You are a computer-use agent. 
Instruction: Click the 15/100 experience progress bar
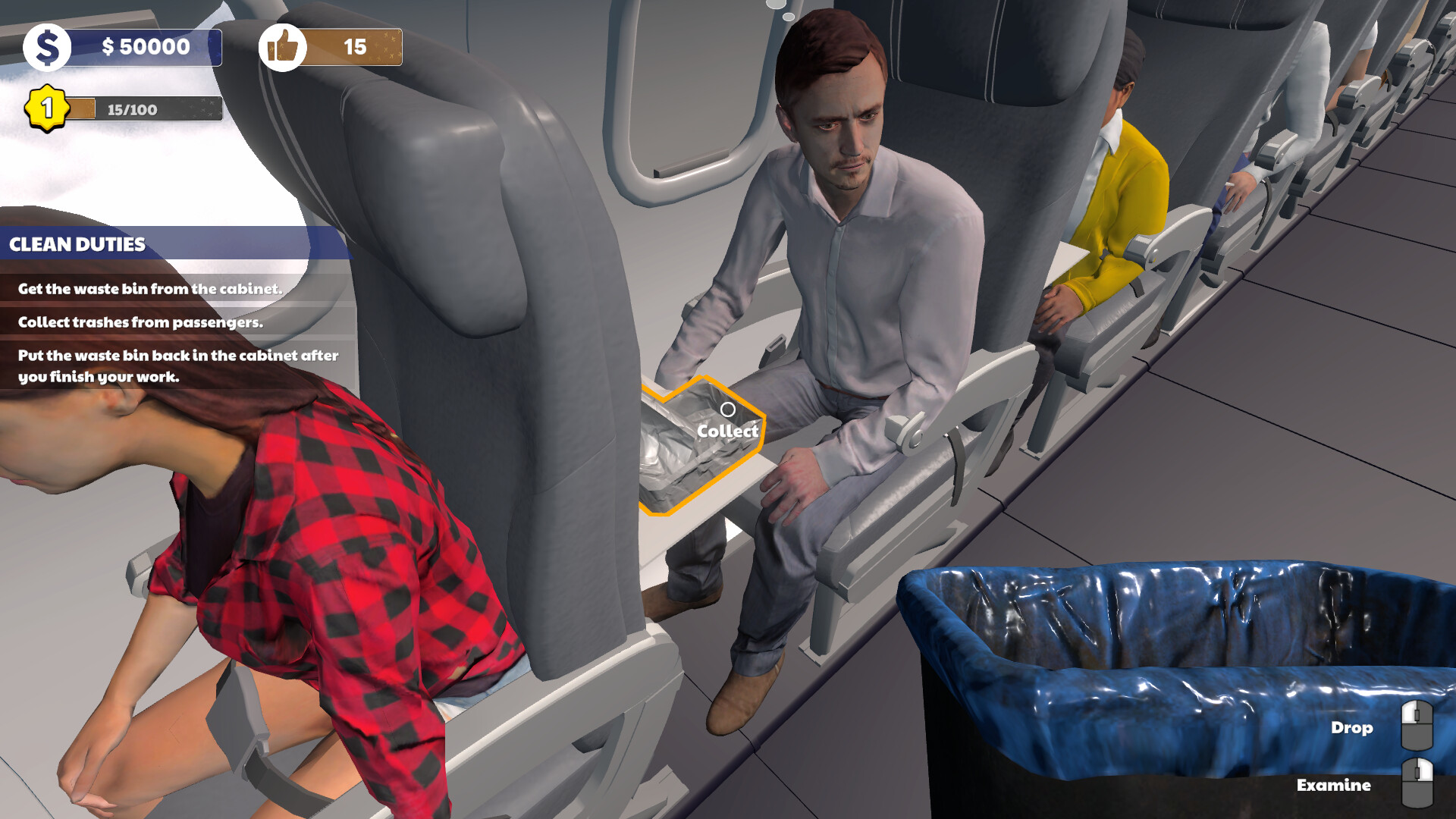tap(144, 108)
